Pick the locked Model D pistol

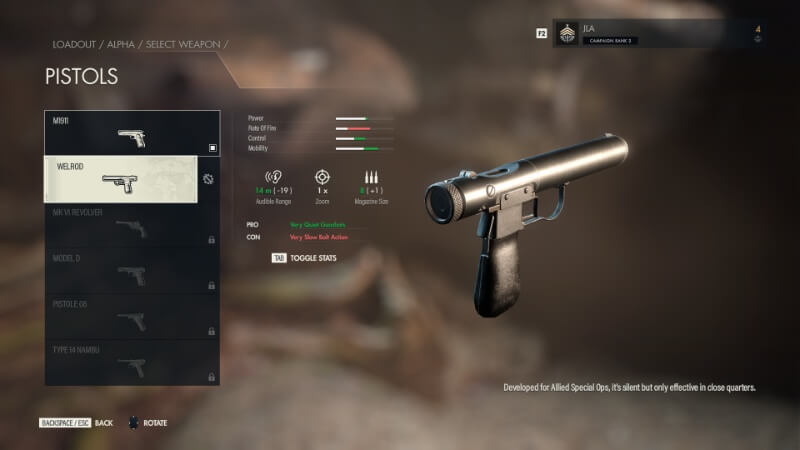point(131,271)
